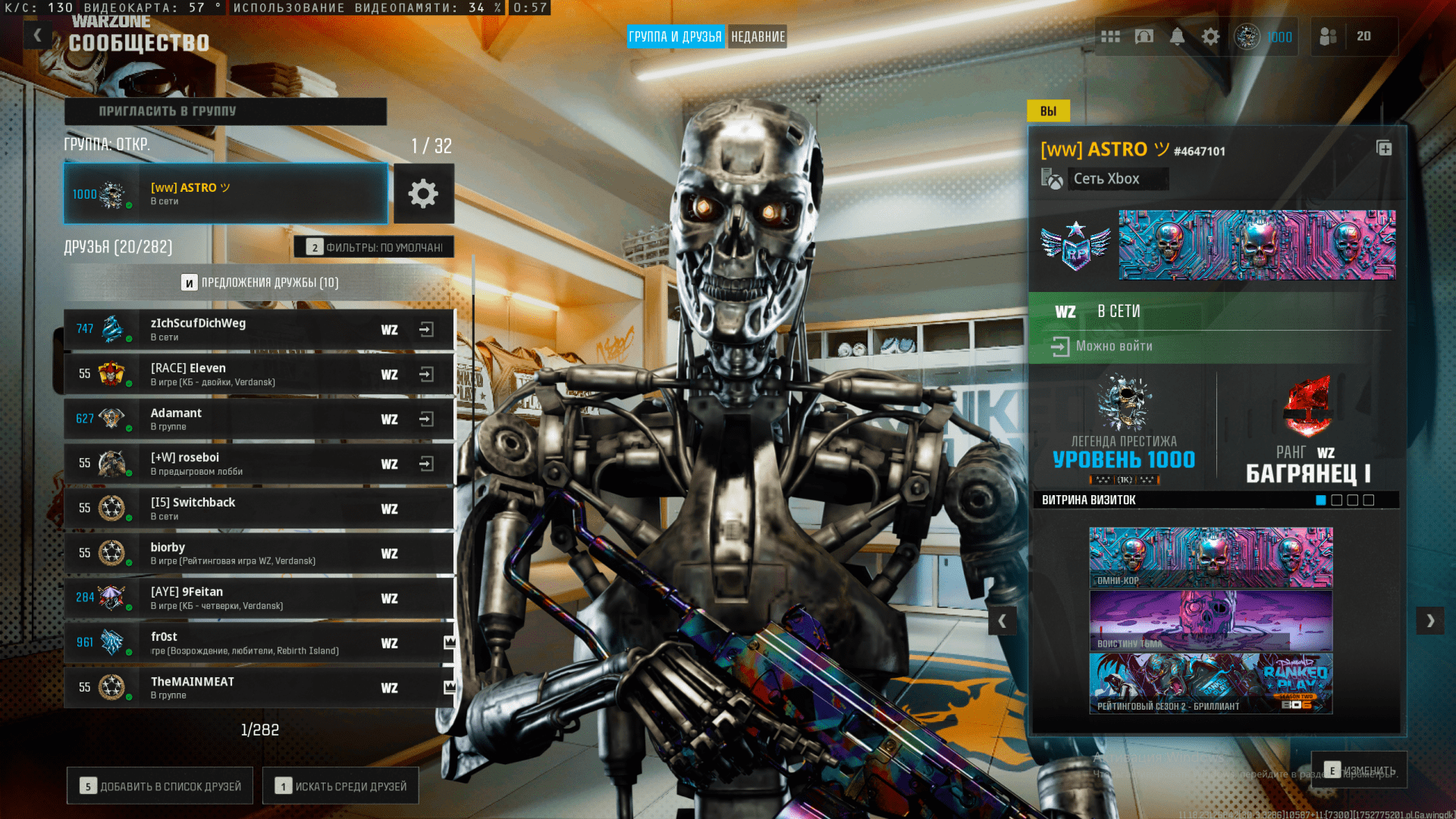Screen dimensions: 1456x819
Task: Click the Xbox network icon on profile card
Action: pos(1053,179)
